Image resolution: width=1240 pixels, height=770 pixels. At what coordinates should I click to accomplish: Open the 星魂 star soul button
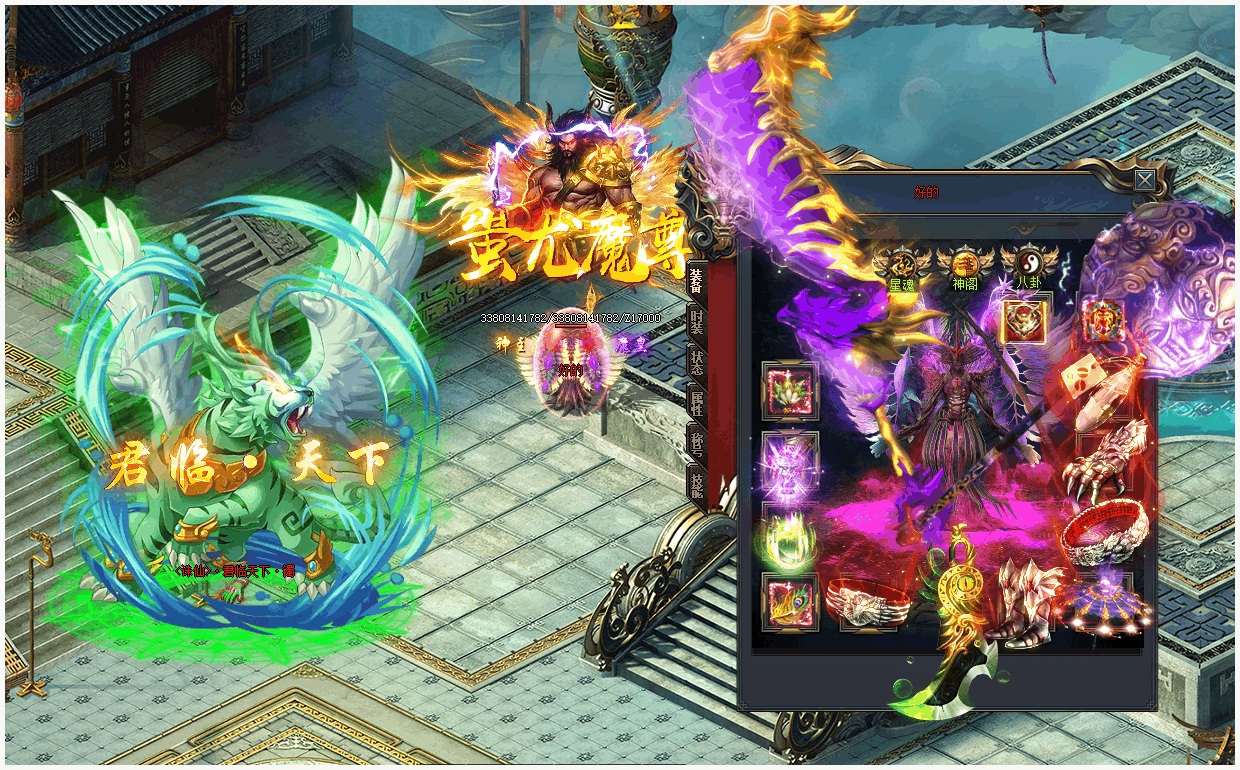click(902, 266)
